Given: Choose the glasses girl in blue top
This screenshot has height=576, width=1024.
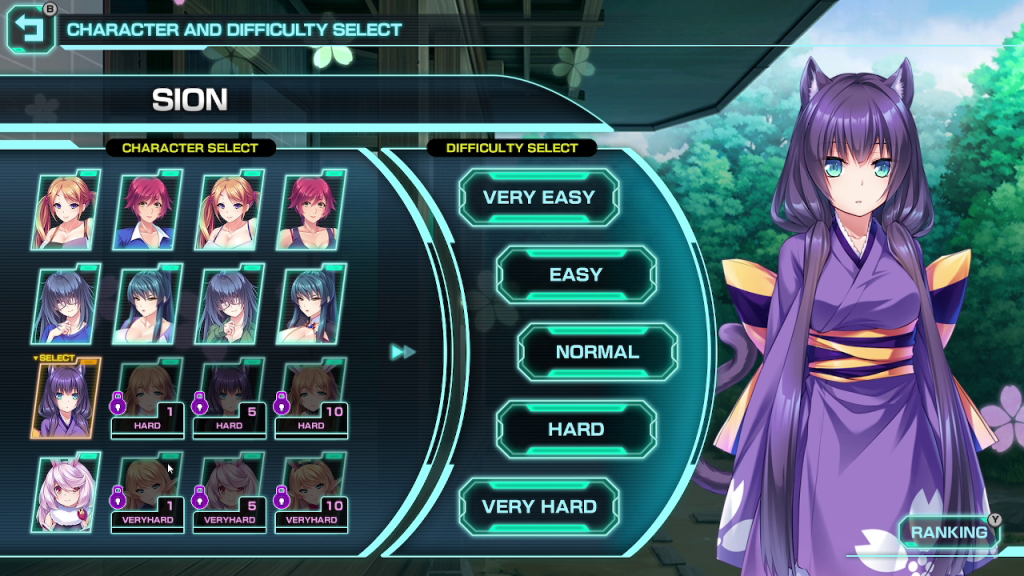Looking at the screenshot, I should 68,304.
